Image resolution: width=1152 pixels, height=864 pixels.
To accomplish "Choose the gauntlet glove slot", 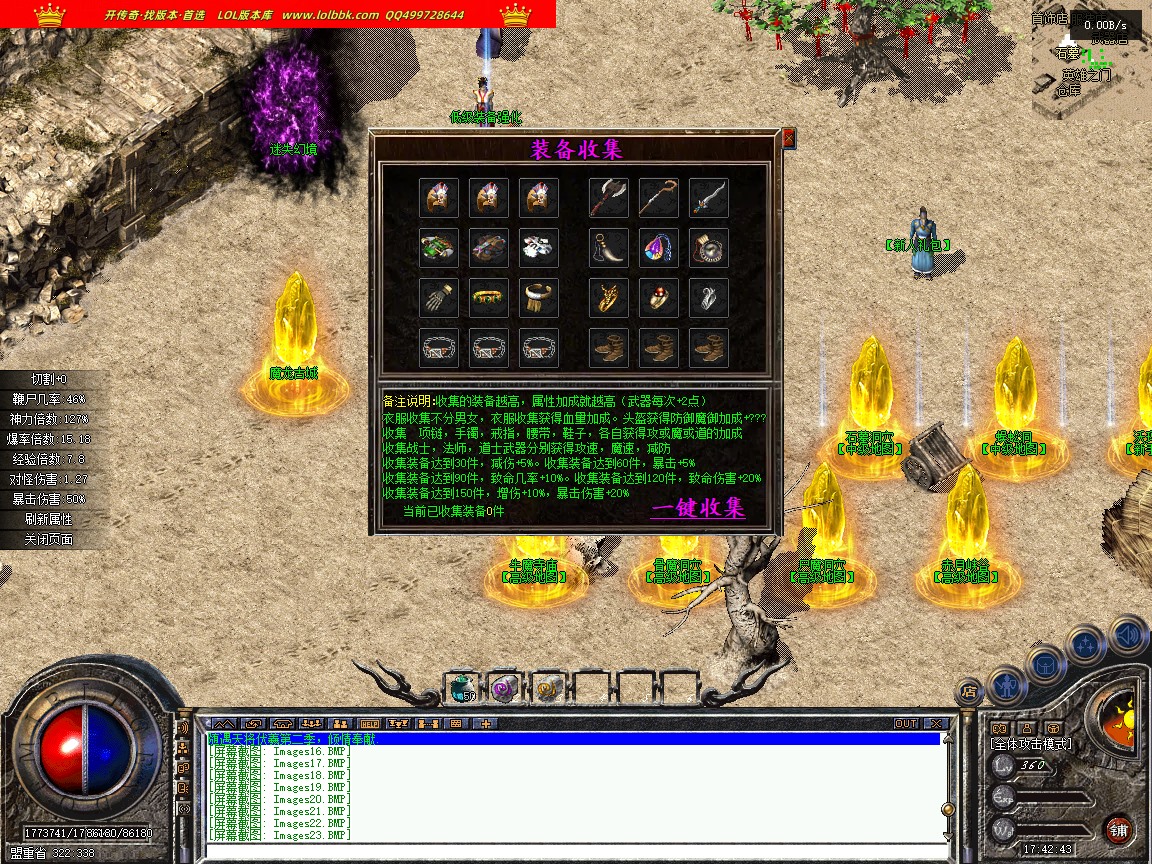I will (x=439, y=298).
